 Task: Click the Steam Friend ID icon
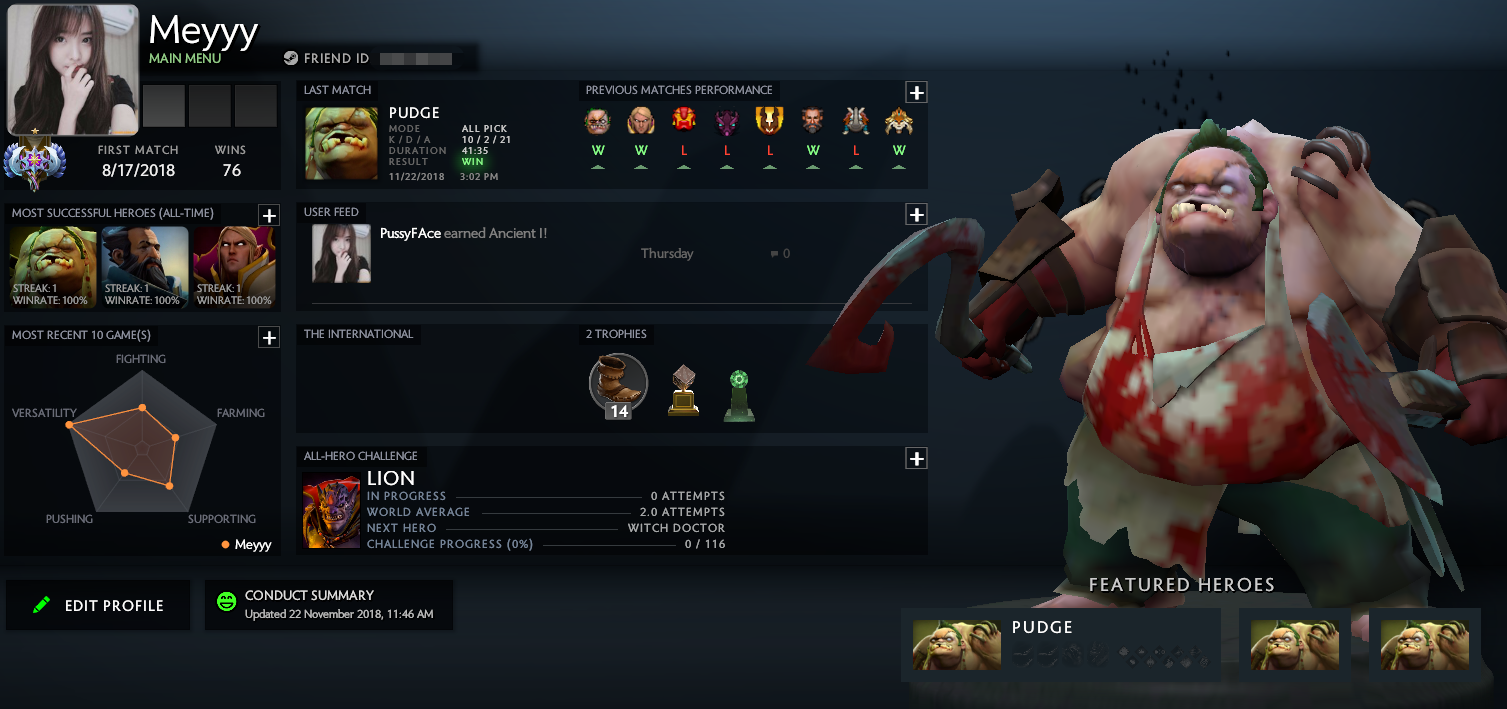(291, 59)
